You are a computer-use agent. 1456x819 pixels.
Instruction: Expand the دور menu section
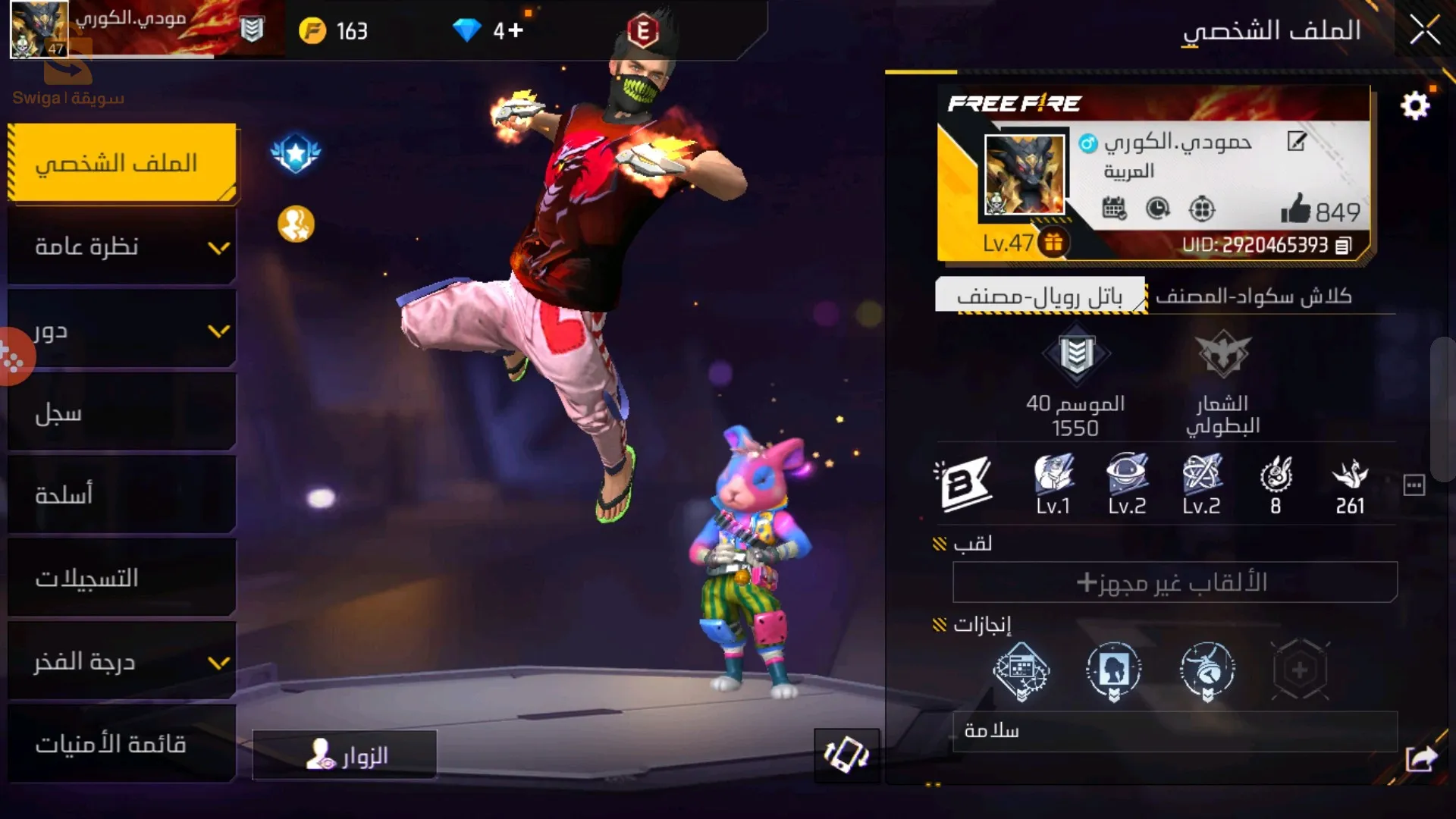point(121,331)
